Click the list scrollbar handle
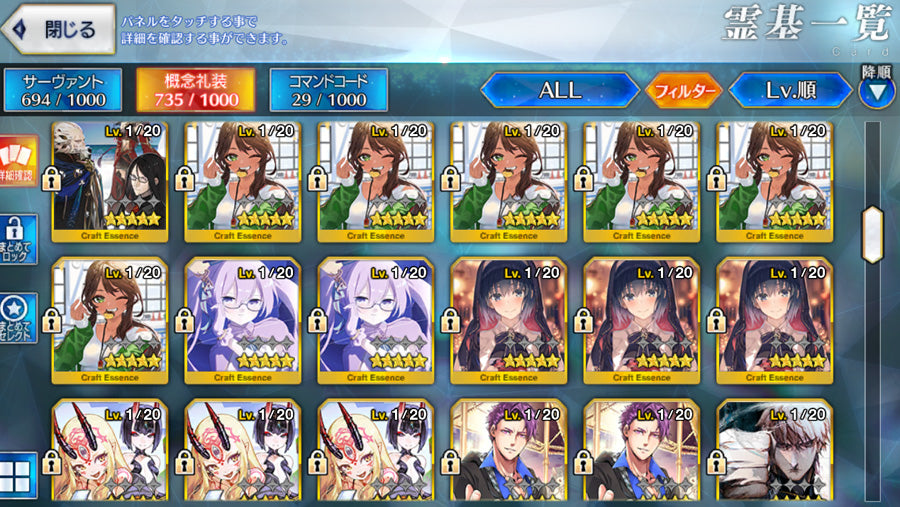Viewport: 900px width, 507px height. point(872,234)
